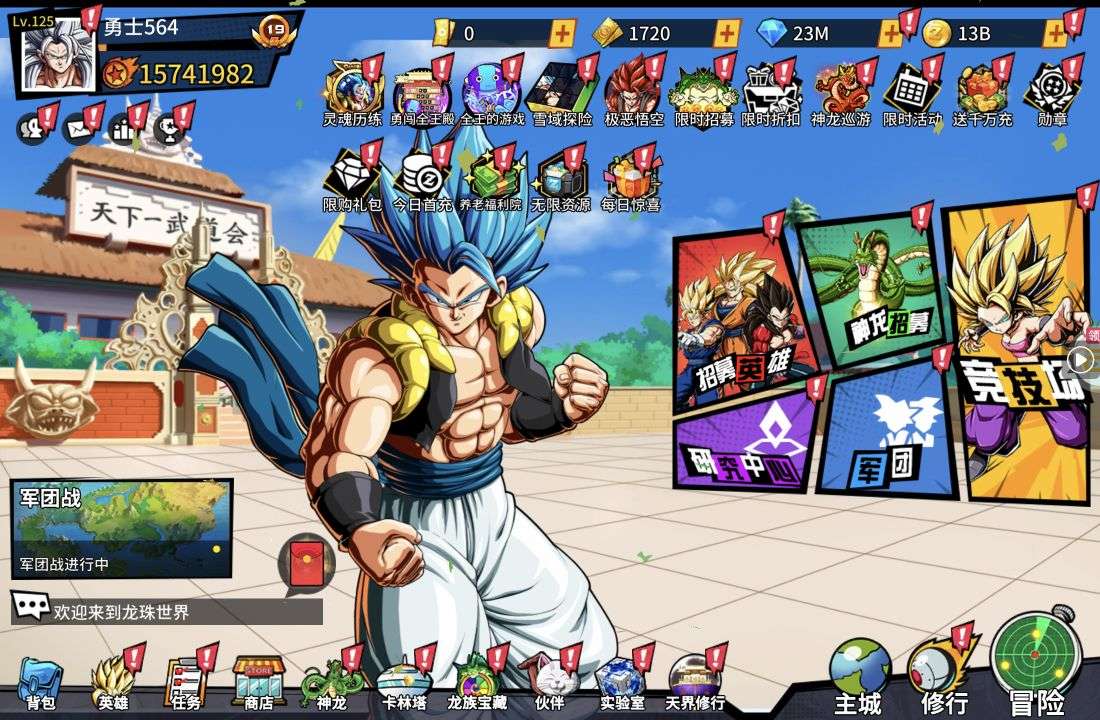Open the 招募英雄 recruit heroes panel
1100x720 pixels.
point(740,320)
